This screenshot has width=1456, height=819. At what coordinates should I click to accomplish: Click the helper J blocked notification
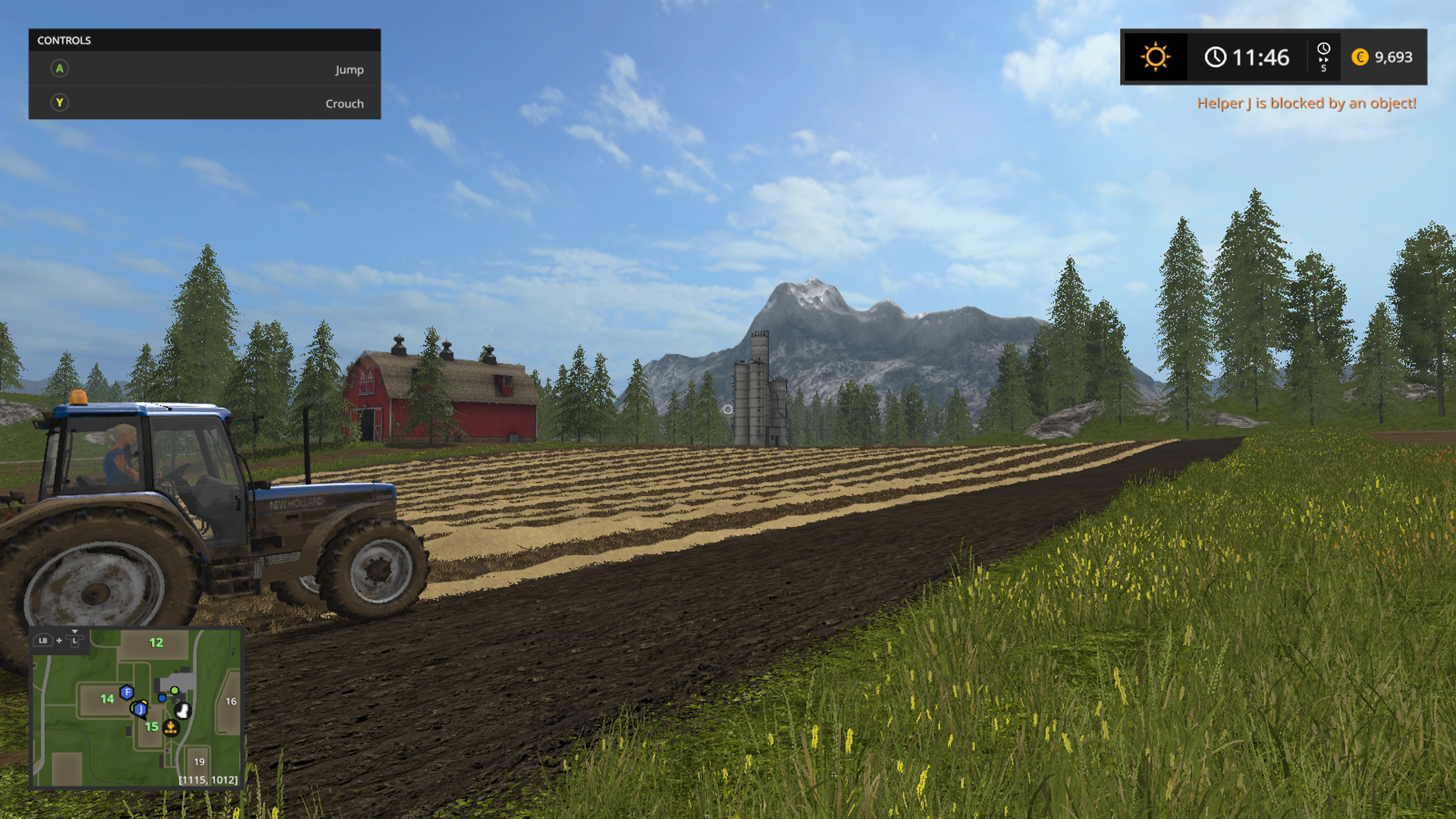pyautogui.click(x=1306, y=103)
